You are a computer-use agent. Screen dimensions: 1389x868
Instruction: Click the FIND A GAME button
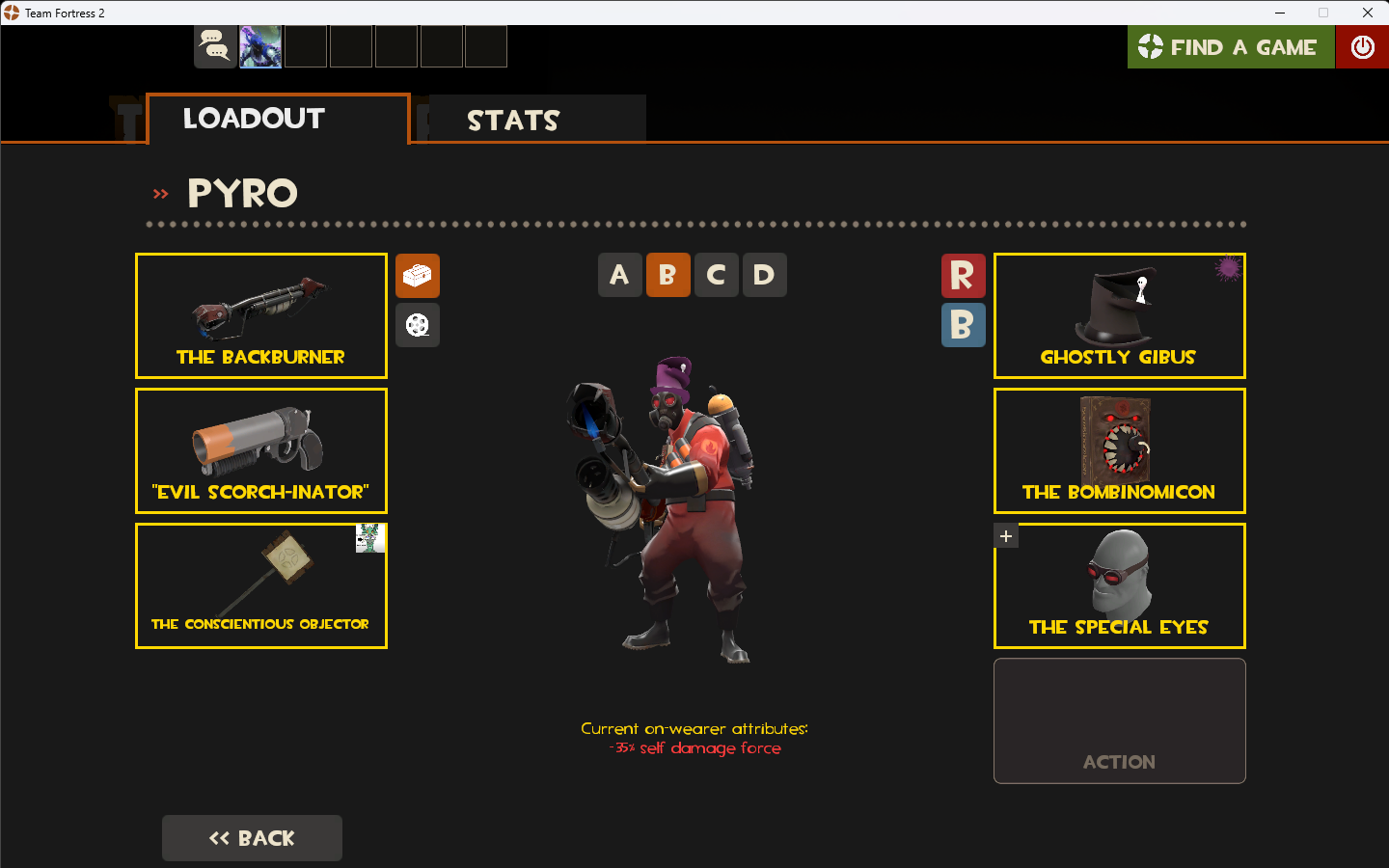[x=1231, y=46]
